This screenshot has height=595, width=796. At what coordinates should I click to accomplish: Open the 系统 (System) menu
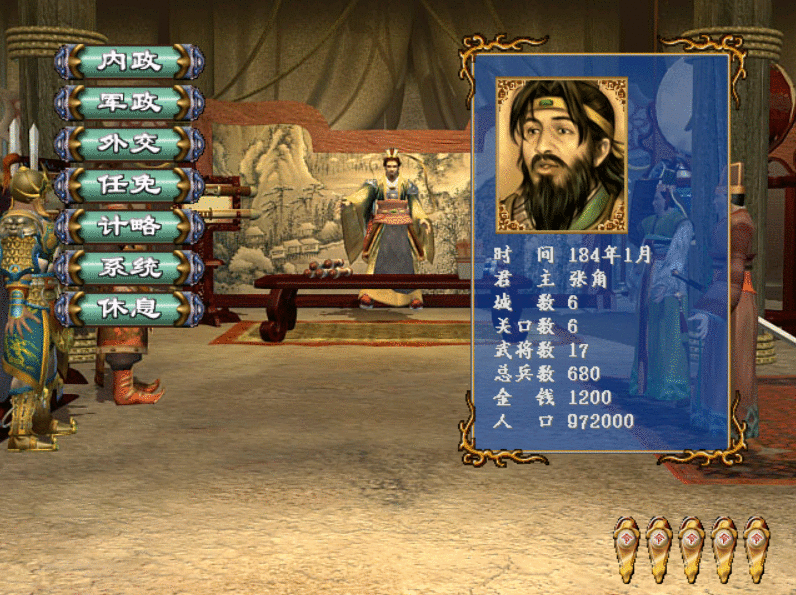(x=129, y=267)
